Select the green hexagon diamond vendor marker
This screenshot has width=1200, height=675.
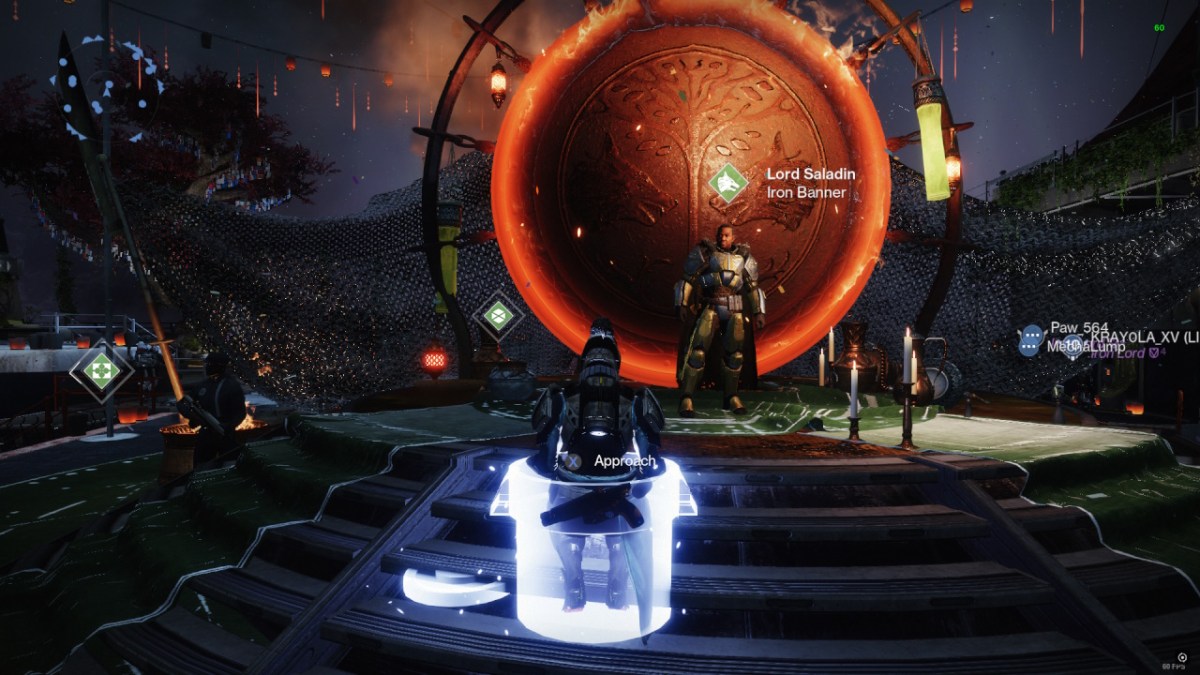point(498,316)
